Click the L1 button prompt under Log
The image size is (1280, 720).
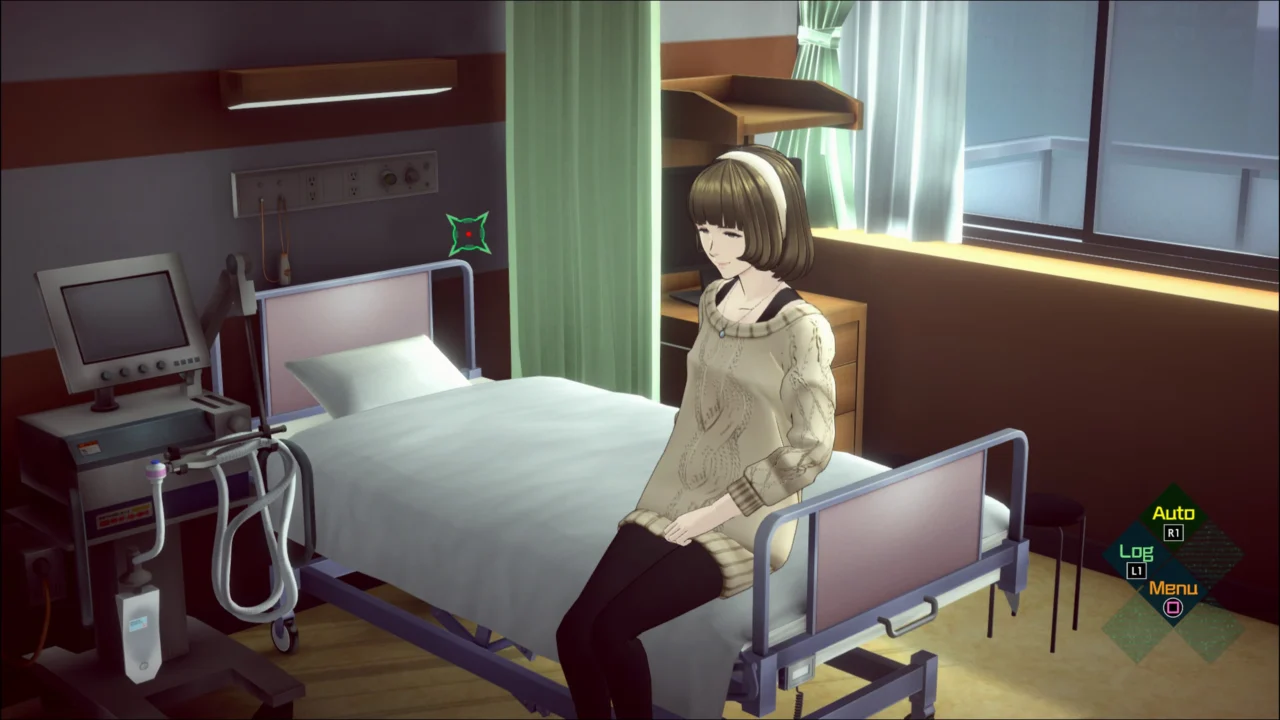(x=1136, y=569)
